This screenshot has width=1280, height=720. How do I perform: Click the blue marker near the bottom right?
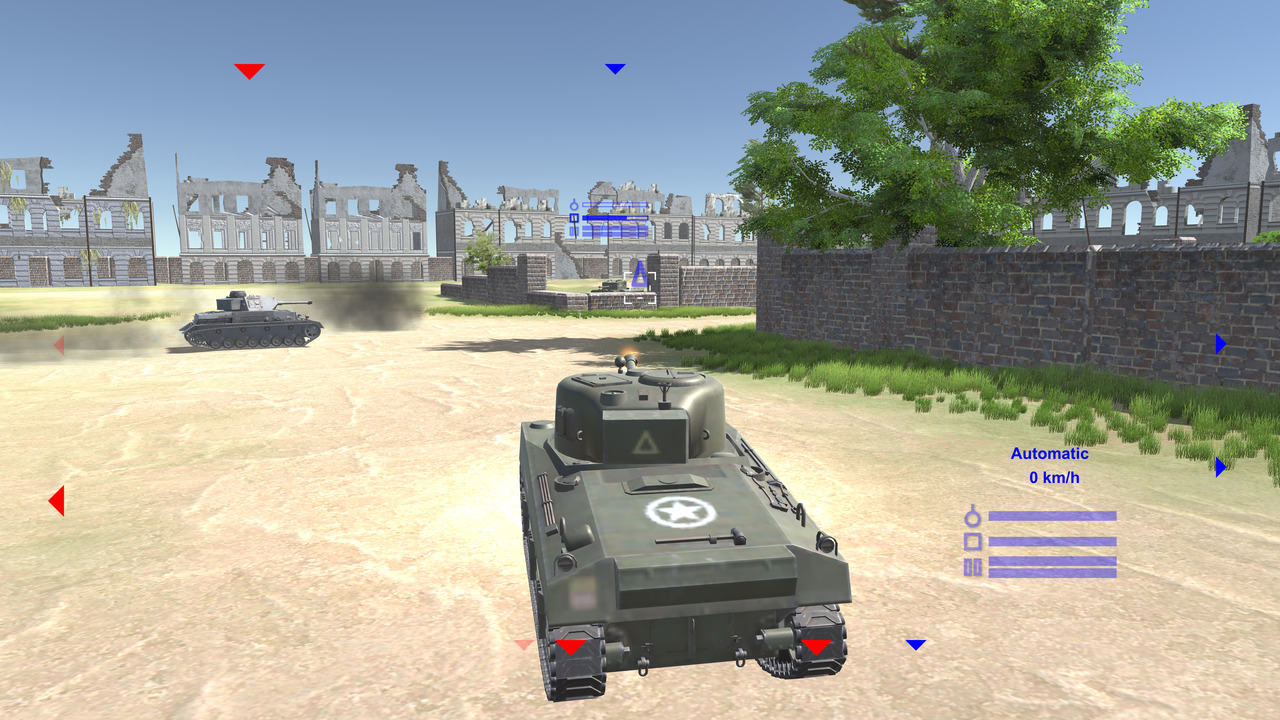[x=916, y=644]
